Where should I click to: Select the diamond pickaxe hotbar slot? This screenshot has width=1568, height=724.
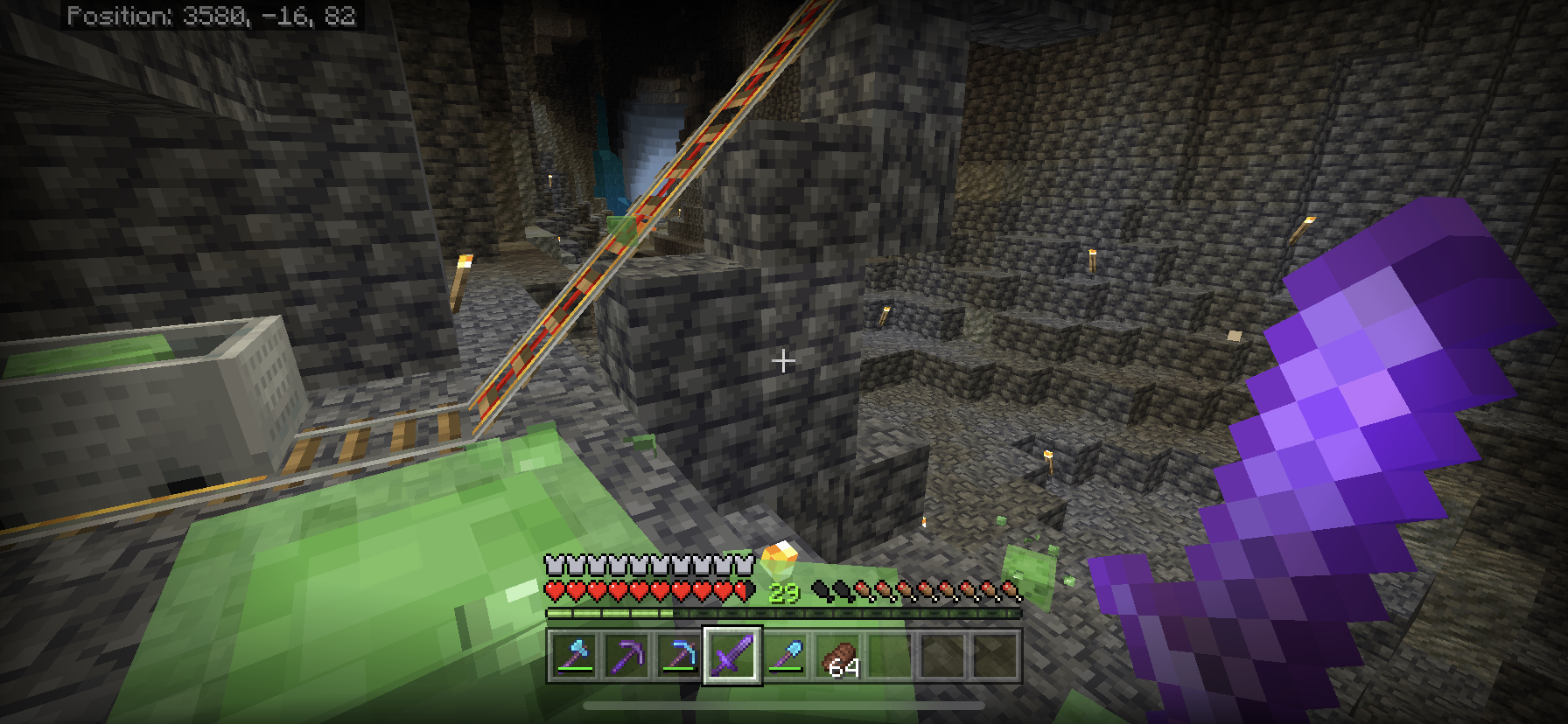click(679, 656)
